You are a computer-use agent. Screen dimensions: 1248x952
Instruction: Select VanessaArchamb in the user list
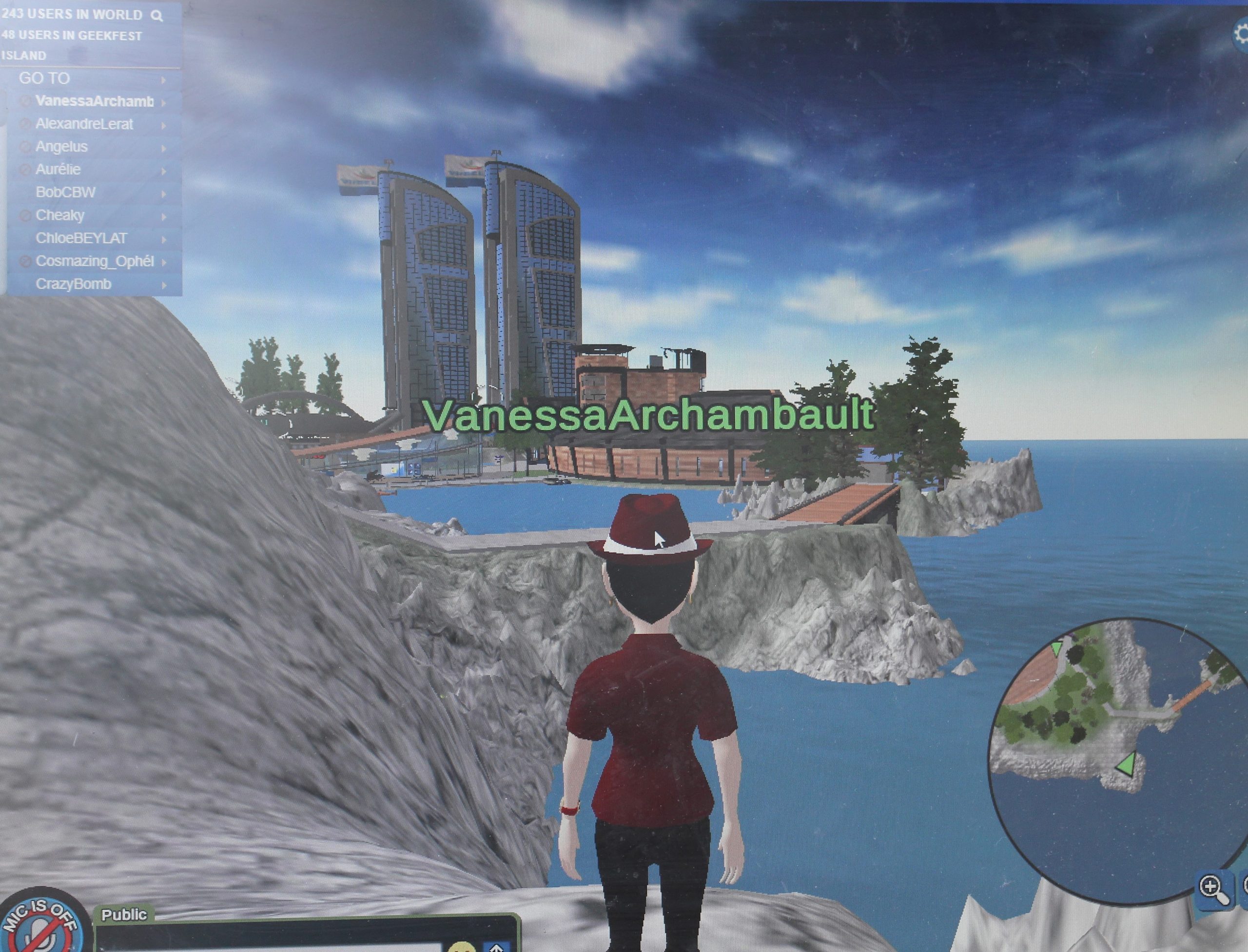tap(94, 101)
